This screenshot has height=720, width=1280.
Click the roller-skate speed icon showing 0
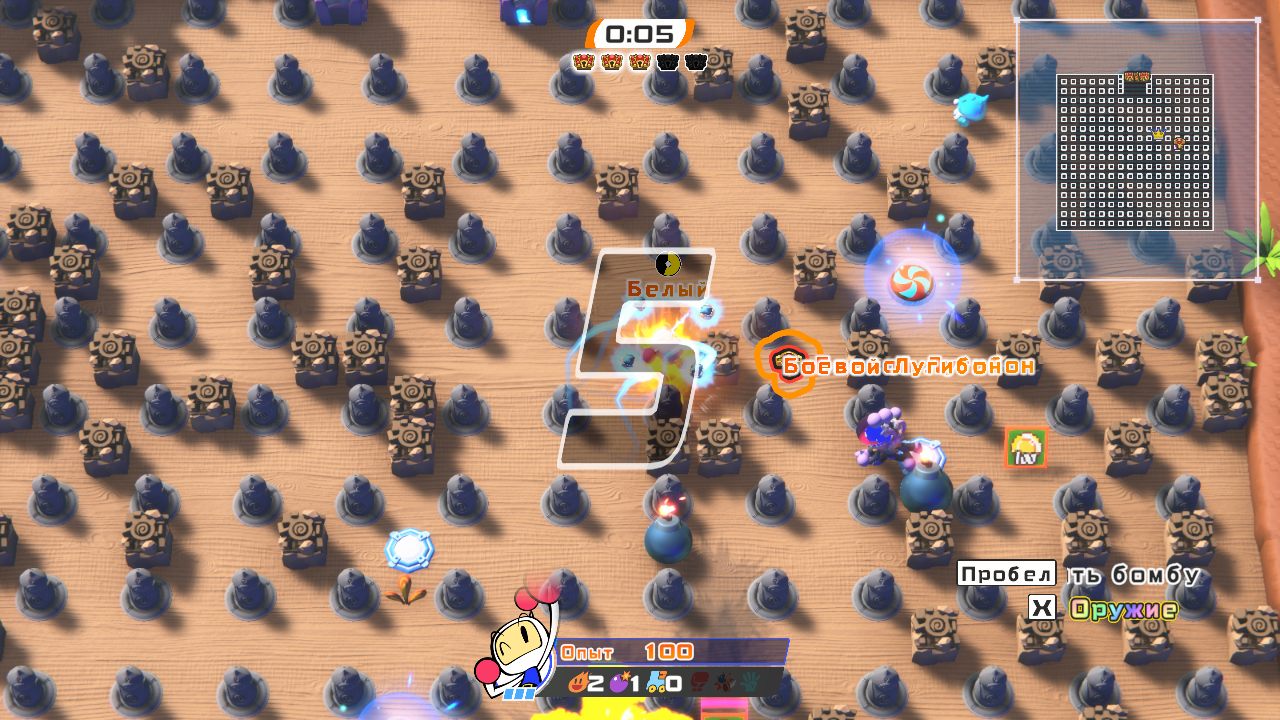(x=658, y=684)
